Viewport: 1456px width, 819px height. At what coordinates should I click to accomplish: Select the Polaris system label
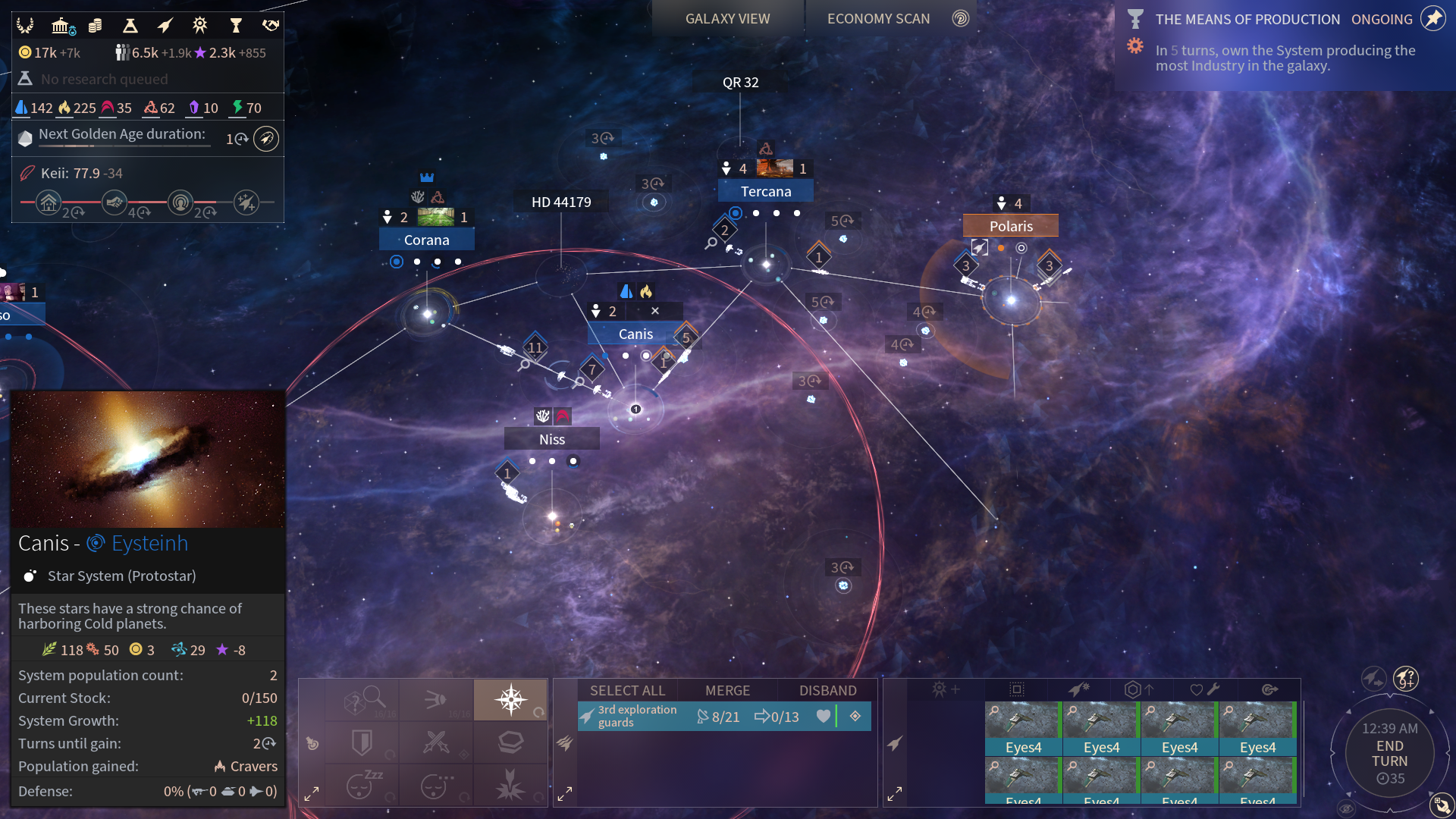[1011, 226]
